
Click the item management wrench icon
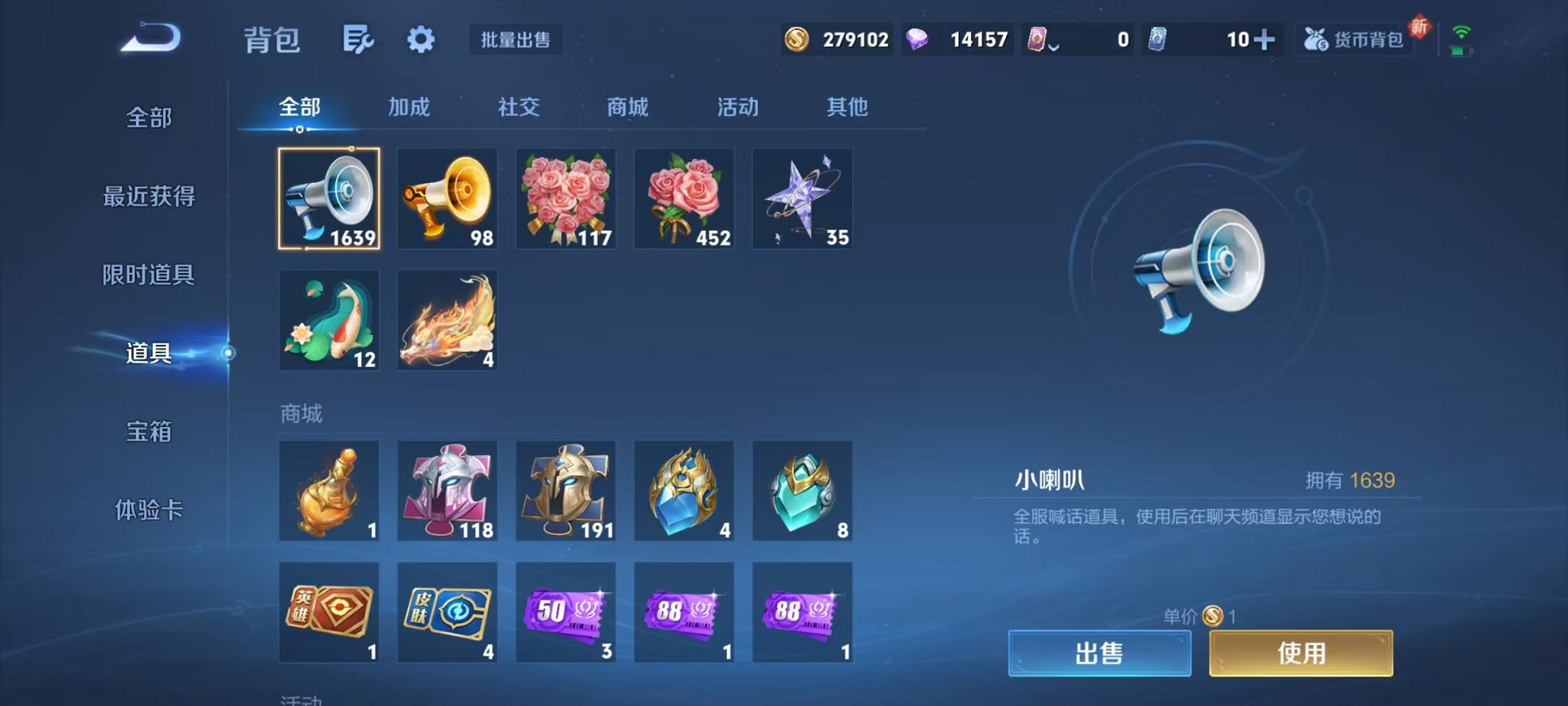point(360,38)
